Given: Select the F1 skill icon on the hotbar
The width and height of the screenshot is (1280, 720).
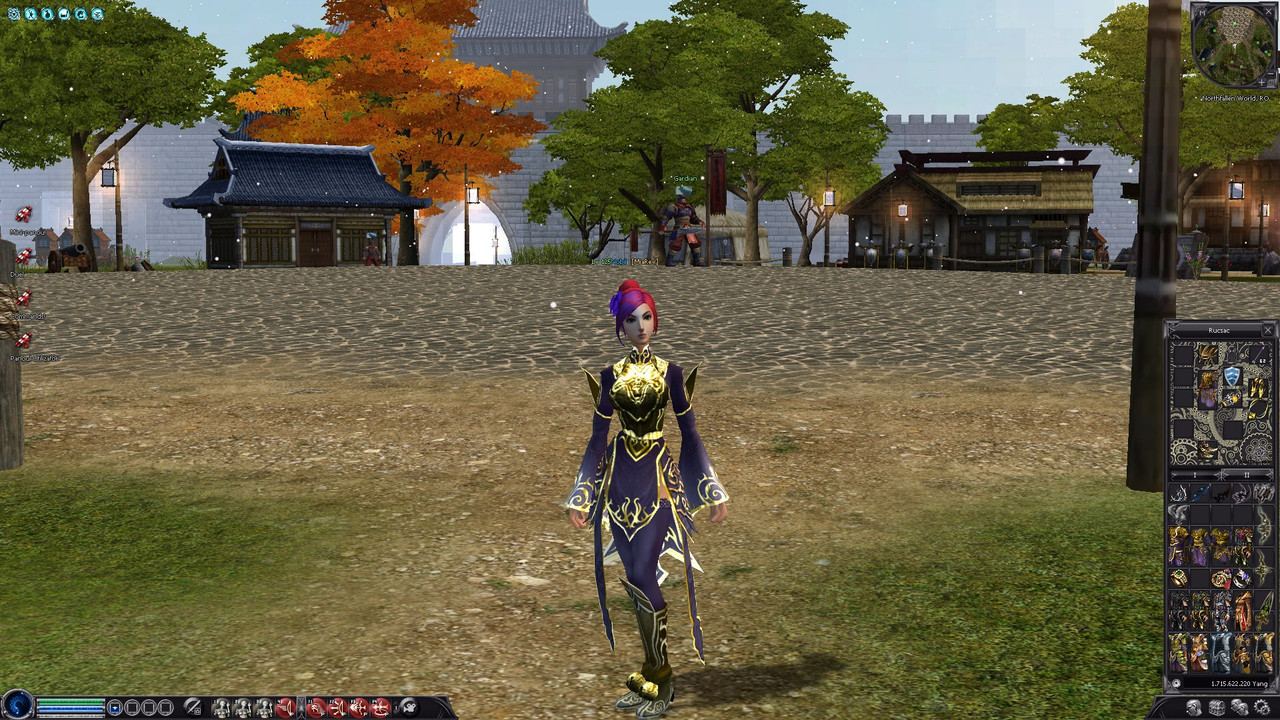Looking at the screenshot, I should (316, 708).
